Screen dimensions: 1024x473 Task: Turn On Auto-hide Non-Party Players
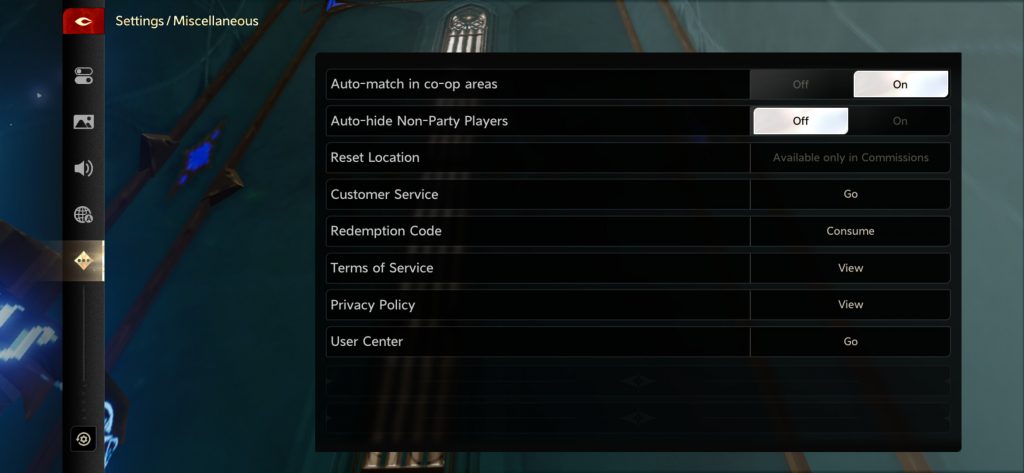click(900, 121)
